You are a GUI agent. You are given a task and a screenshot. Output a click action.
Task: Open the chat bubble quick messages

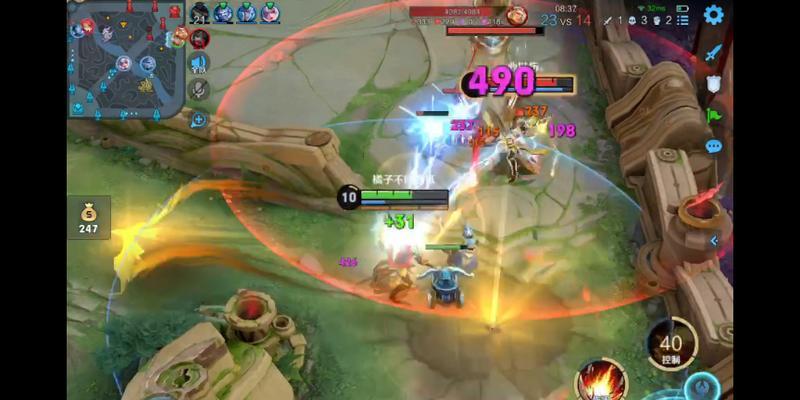[x=713, y=146]
